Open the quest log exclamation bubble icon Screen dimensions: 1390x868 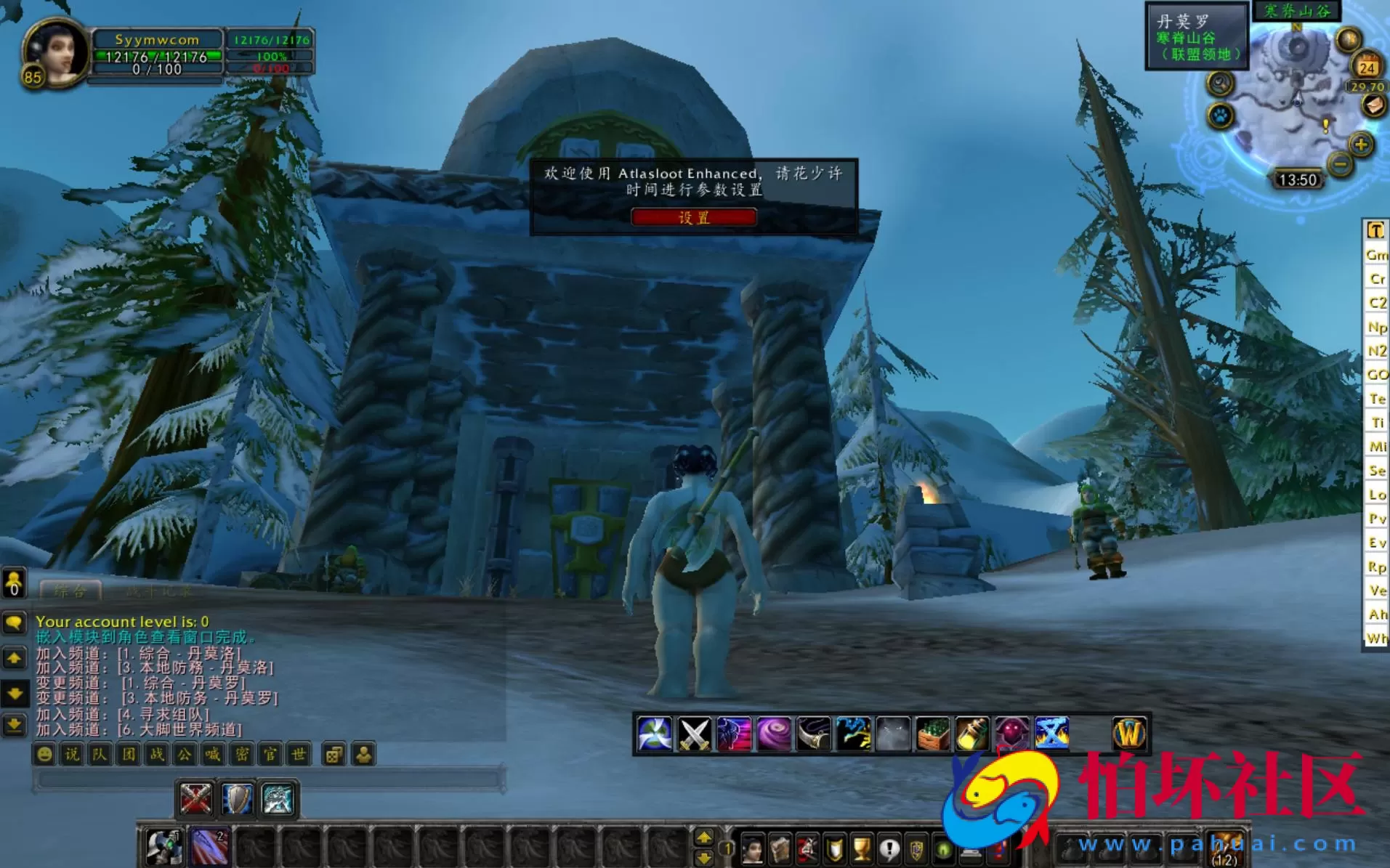pyautogui.click(x=889, y=848)
